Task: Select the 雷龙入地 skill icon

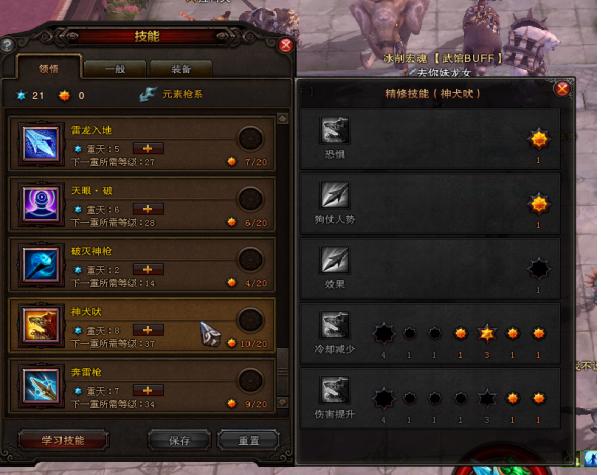Action: click(44, 144)
